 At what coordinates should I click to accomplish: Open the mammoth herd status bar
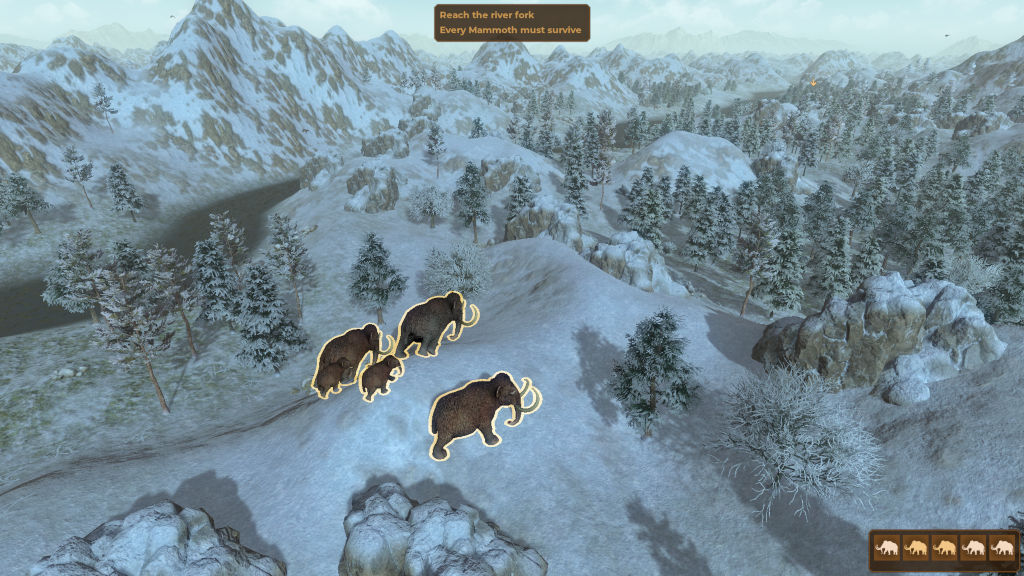tap(944, 548)
